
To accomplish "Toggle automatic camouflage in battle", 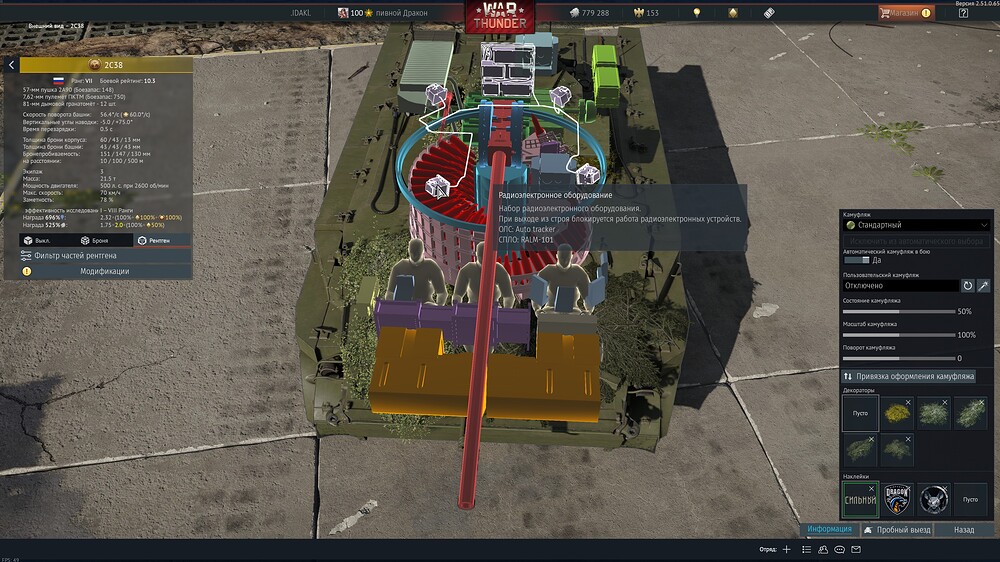I will pos(856,260).
